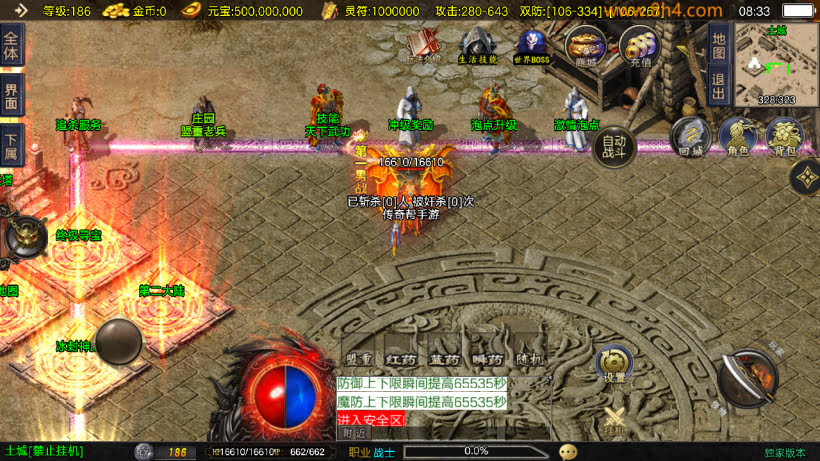Screen dimensions: 820x461
Task: Select the 全体 tab
Action: click(11, 46)
